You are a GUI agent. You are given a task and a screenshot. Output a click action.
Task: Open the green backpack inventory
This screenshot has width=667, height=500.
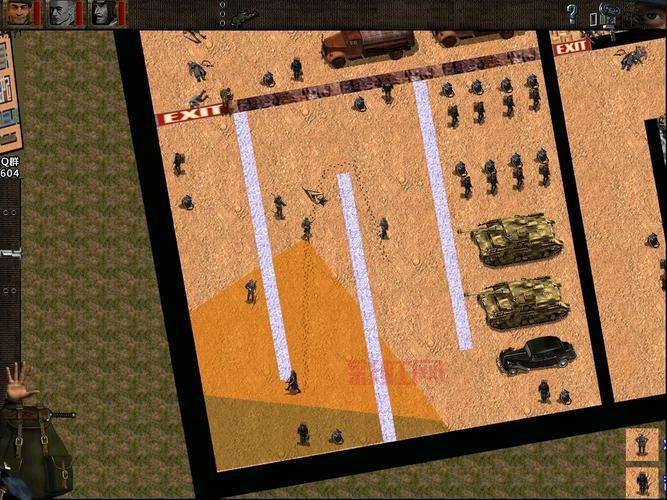(40, 455)
